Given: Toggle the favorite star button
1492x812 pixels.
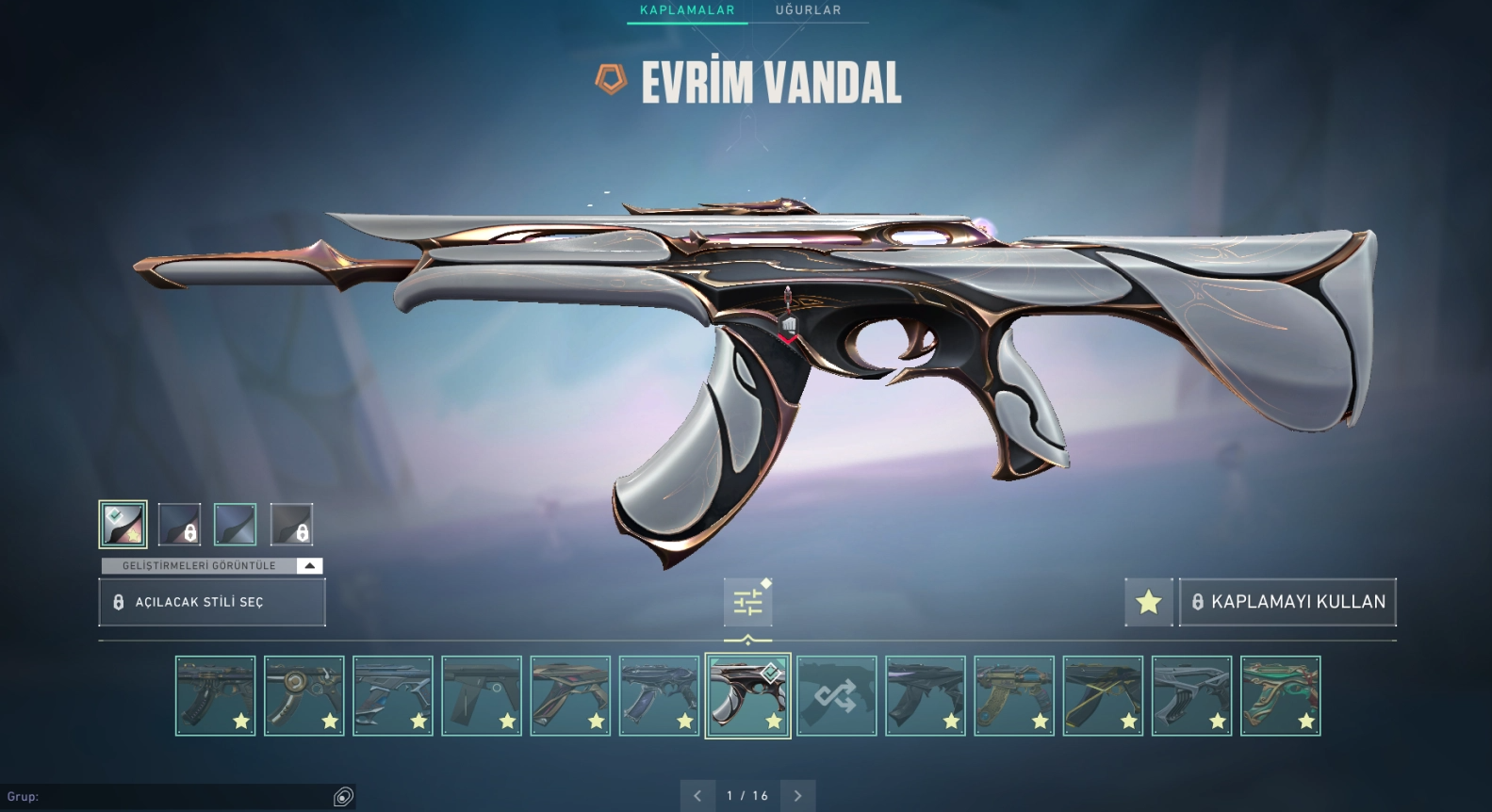Looking at the screenshot, I should pos(1148,602).
